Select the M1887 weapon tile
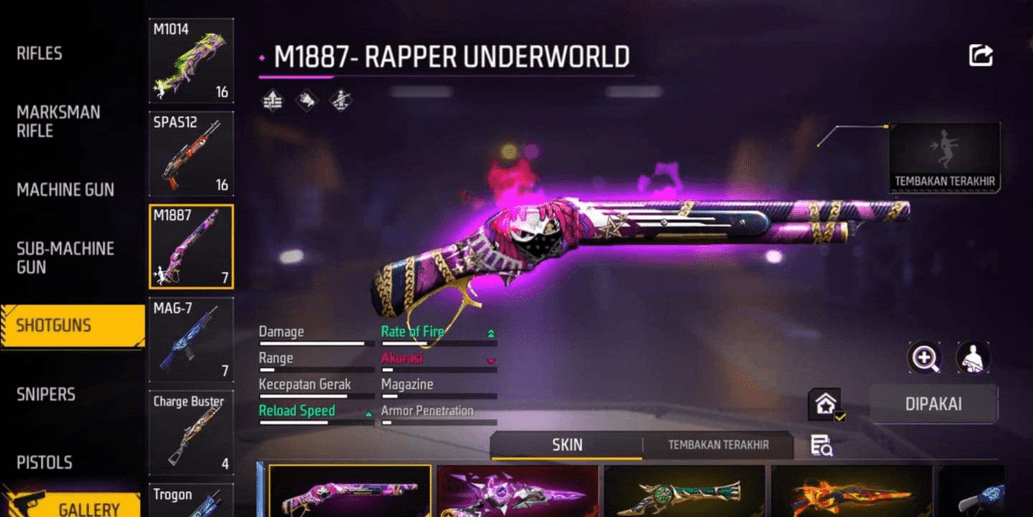 pyautogui.click(x=191, y=246)
